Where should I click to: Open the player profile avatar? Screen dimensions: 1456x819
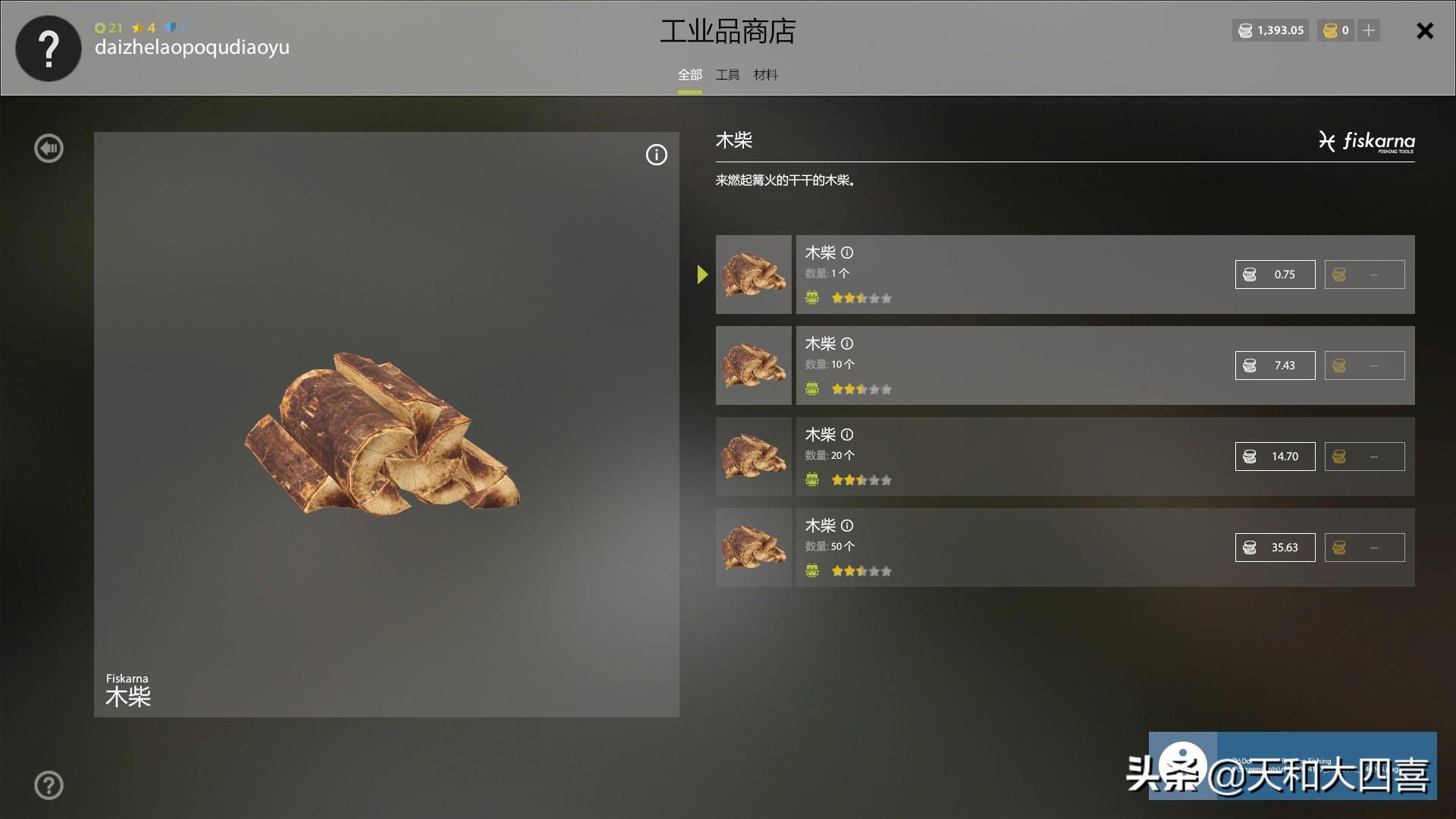tap(49, 49)
